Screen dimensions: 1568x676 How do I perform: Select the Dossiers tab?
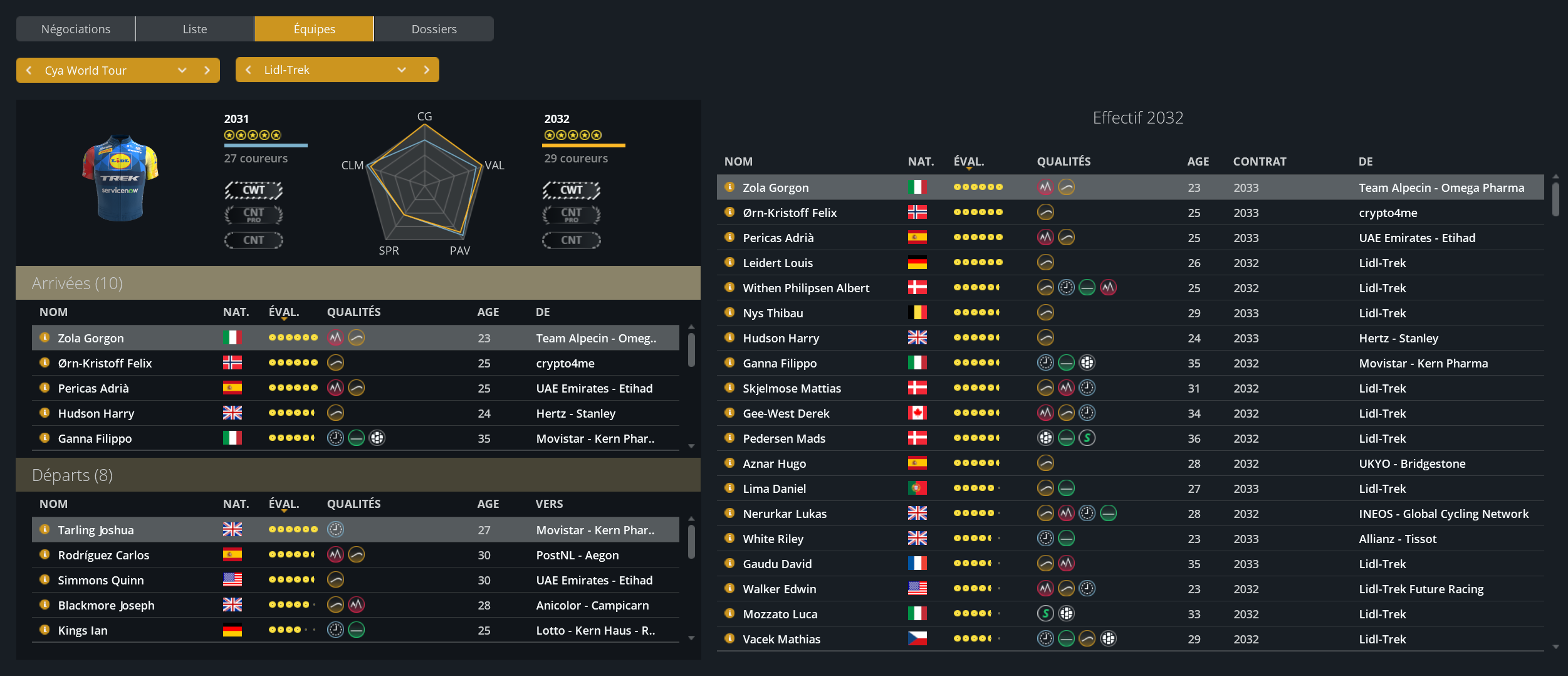(434, 29)
